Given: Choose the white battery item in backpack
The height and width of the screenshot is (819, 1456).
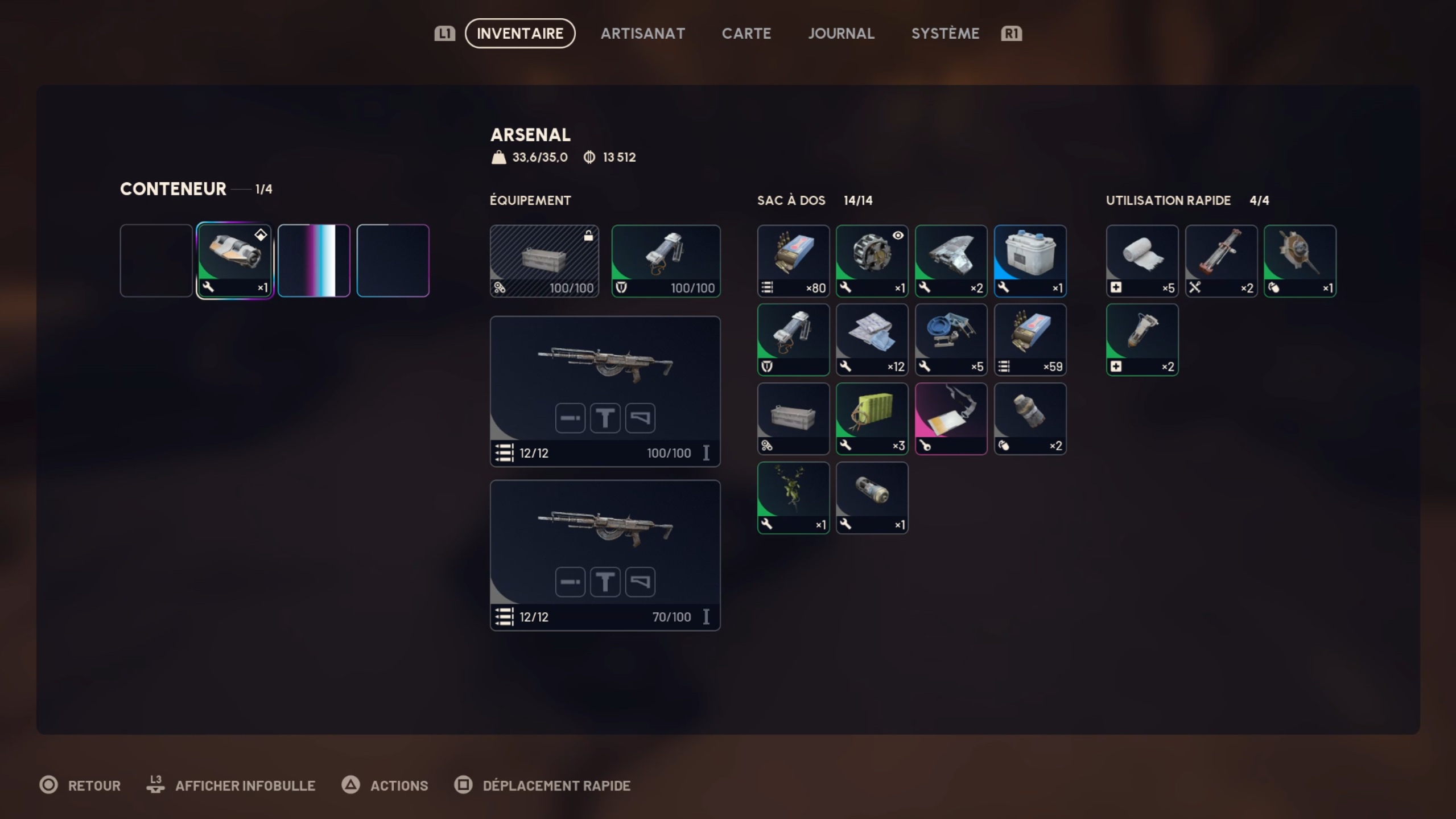Looking at the screenshot, I should [1030, 261].
